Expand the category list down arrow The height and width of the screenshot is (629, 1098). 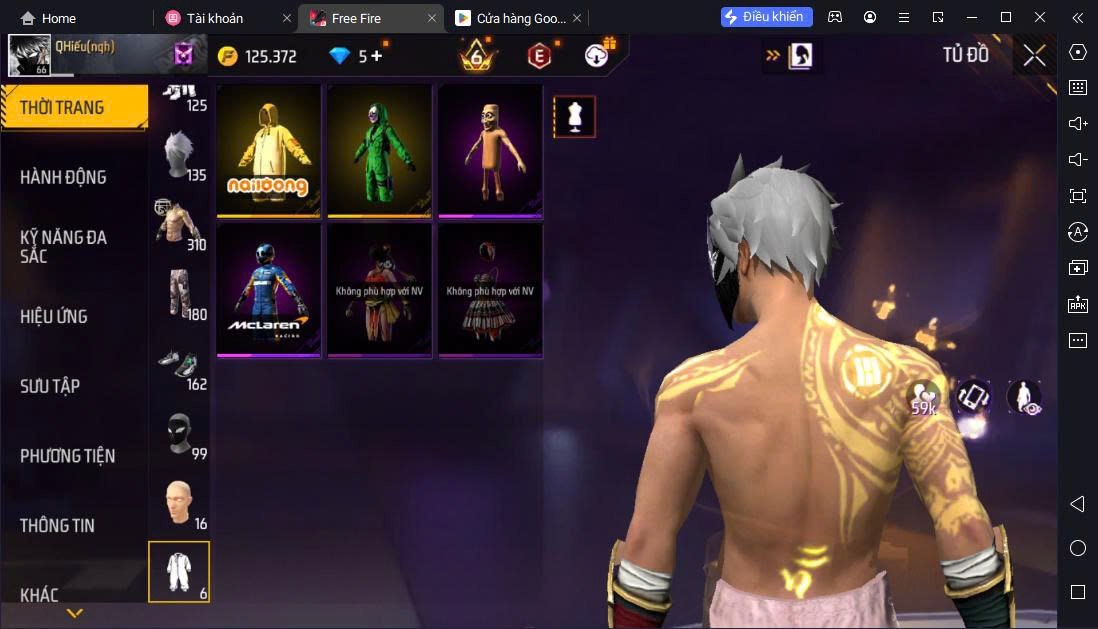point(74,612)
